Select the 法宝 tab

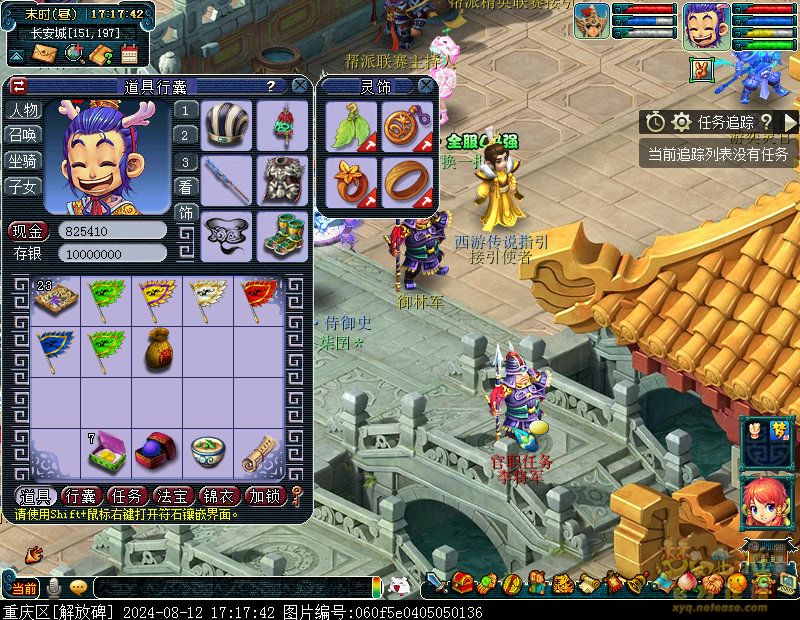(173, 496)
